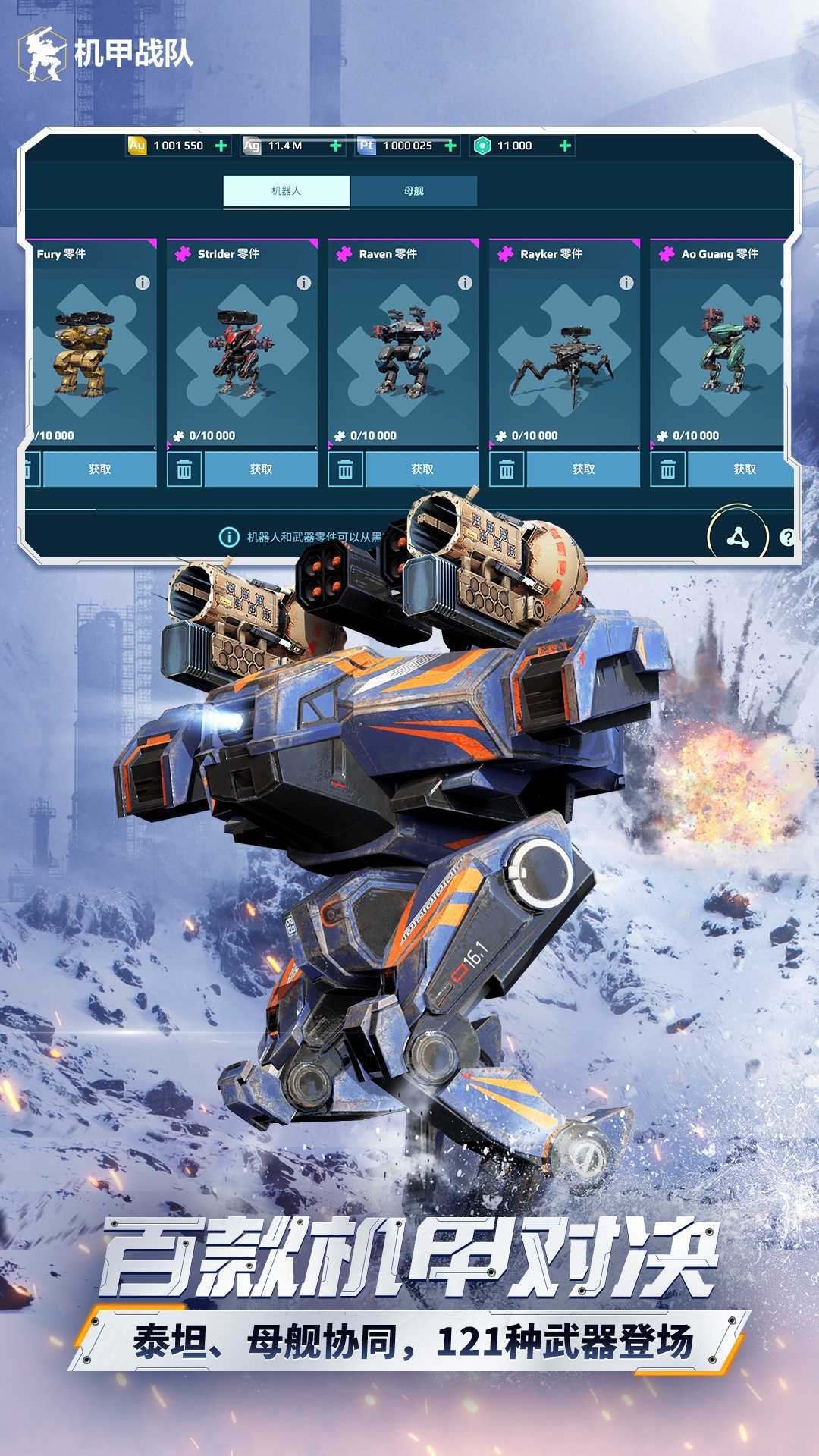Add more Pt platinum currency
This screenshot has height=1456, width=819.
(x=450, y=146)
